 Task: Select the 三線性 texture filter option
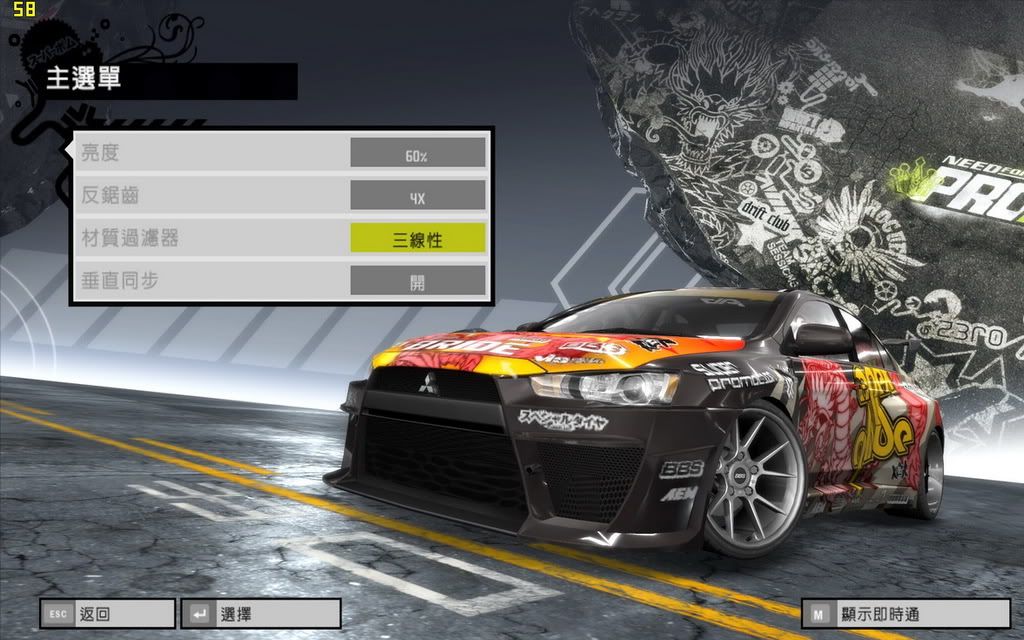(417, 238)
